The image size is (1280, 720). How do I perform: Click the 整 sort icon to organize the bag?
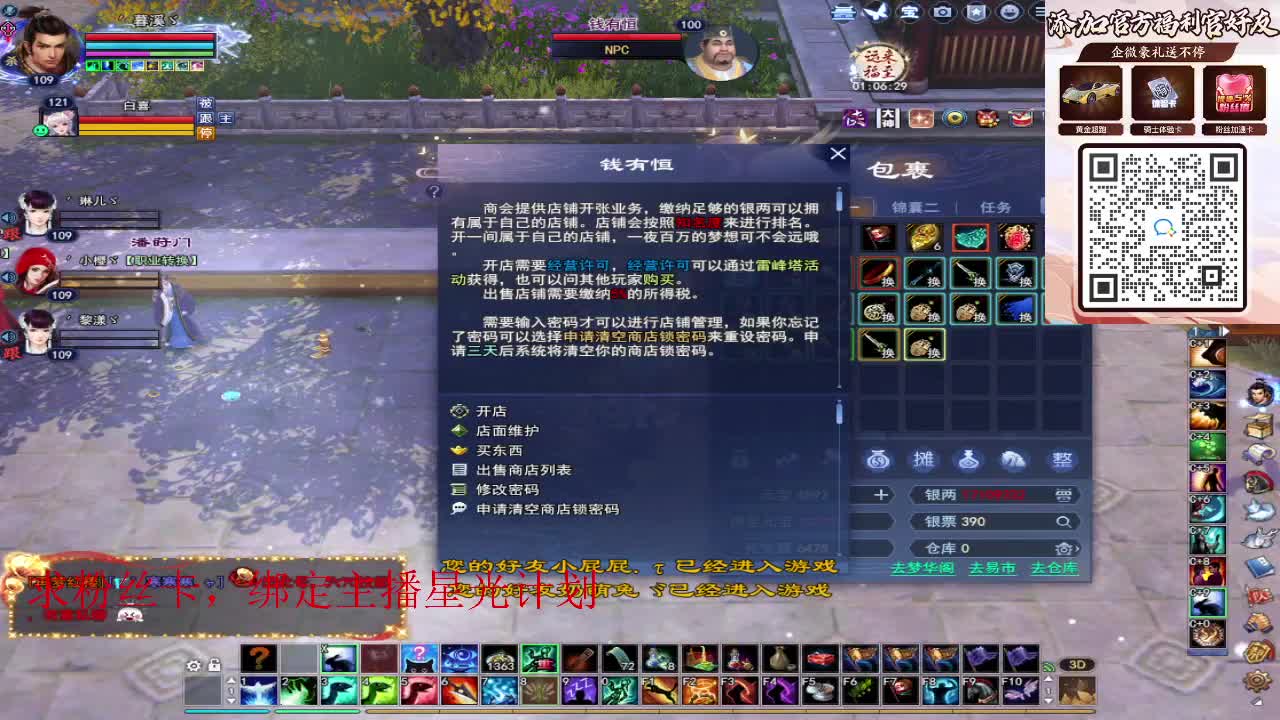[x=1062, y=460]
